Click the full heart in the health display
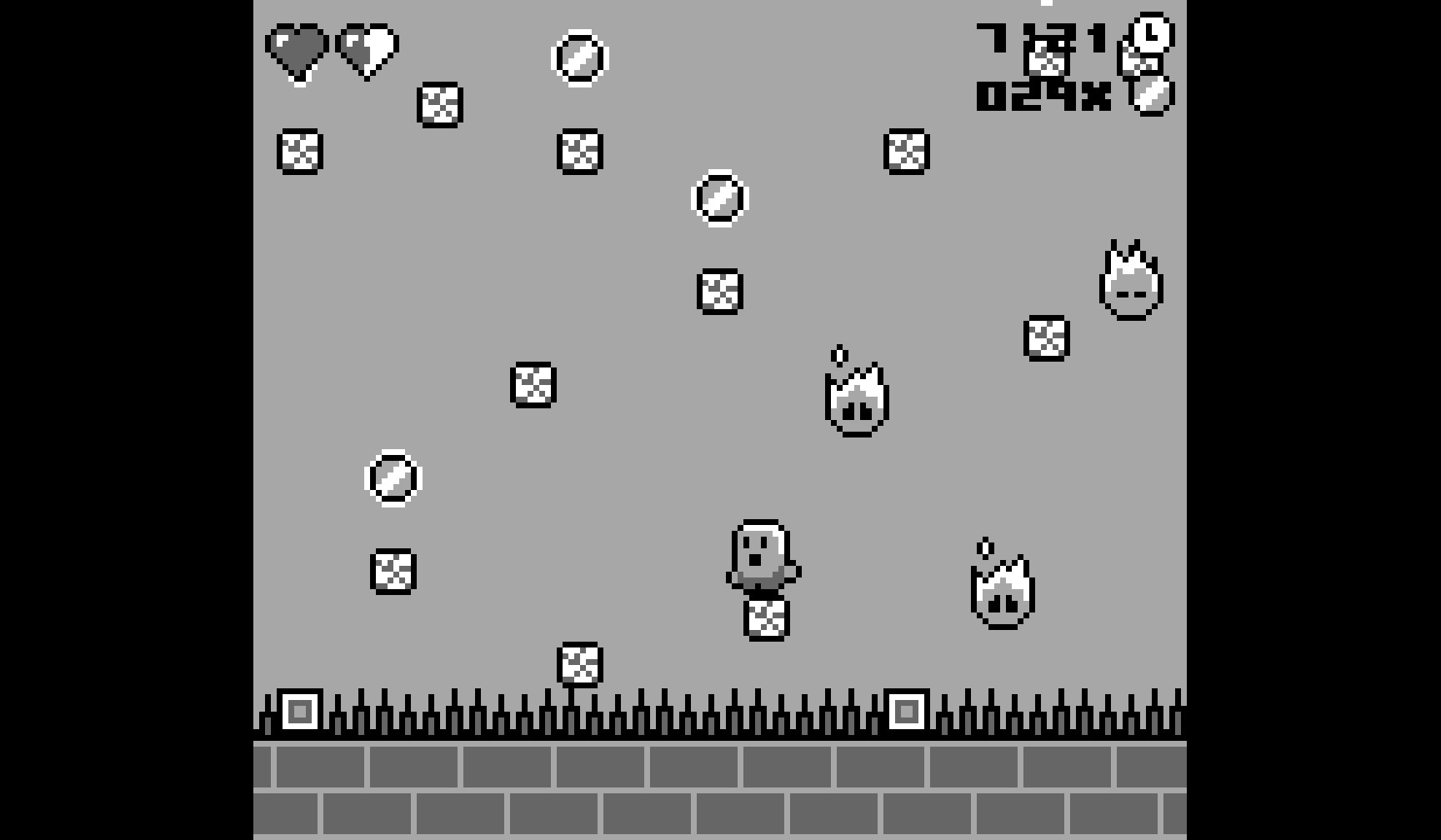1441x840 pixels. 298,52
